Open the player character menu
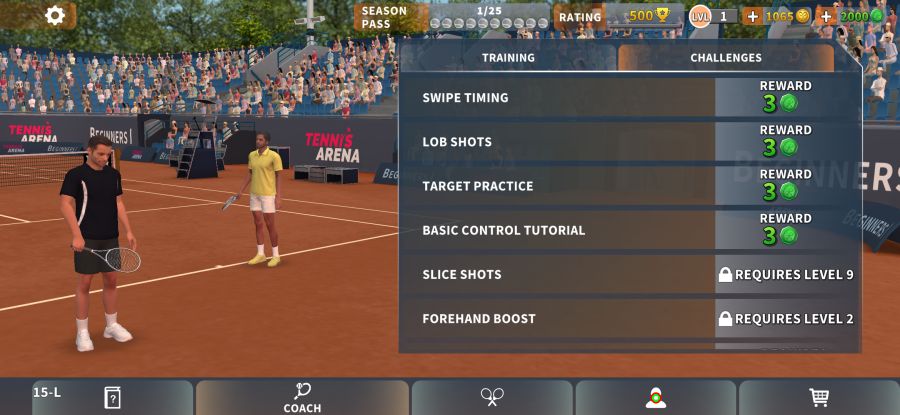Viewport: 900px width, 415px height. [x=655, y=397]
